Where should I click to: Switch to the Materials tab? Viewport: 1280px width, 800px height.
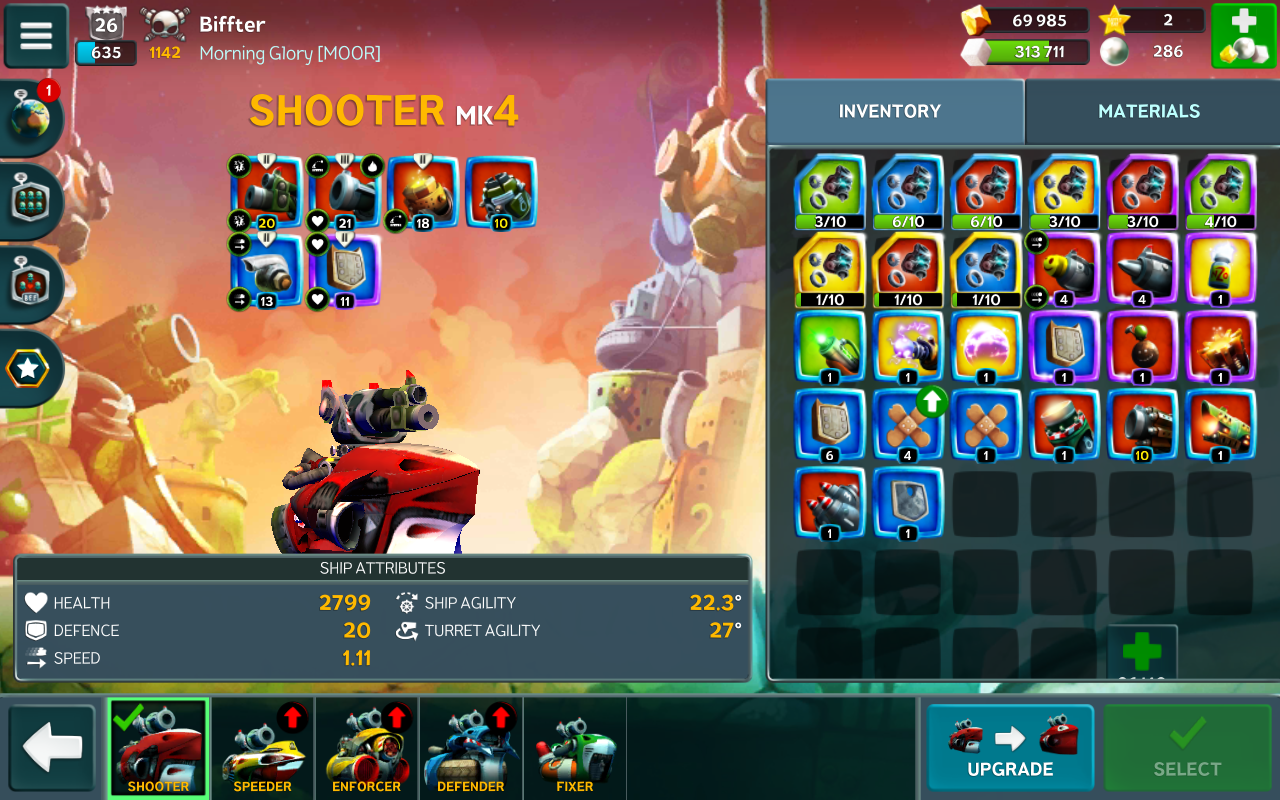pyautogui.click(x=1149, y=111)
